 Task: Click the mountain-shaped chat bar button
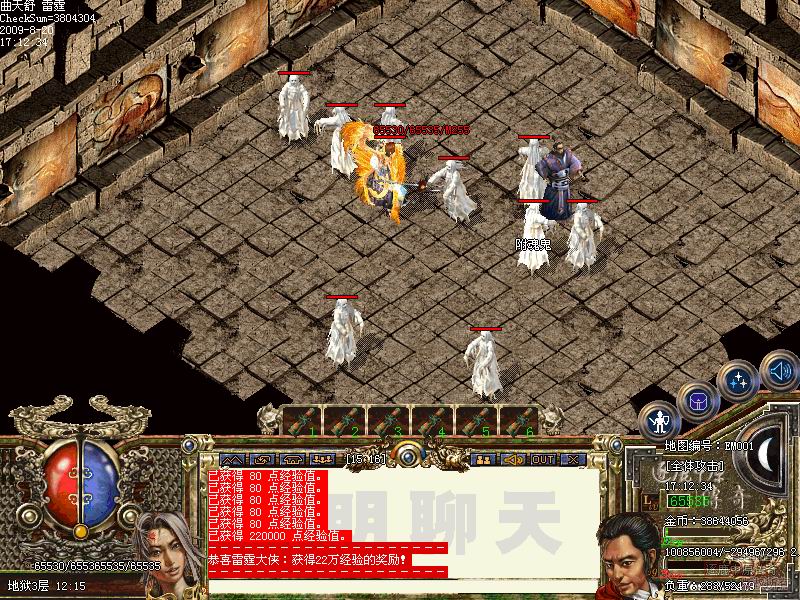tap(232, 459)
